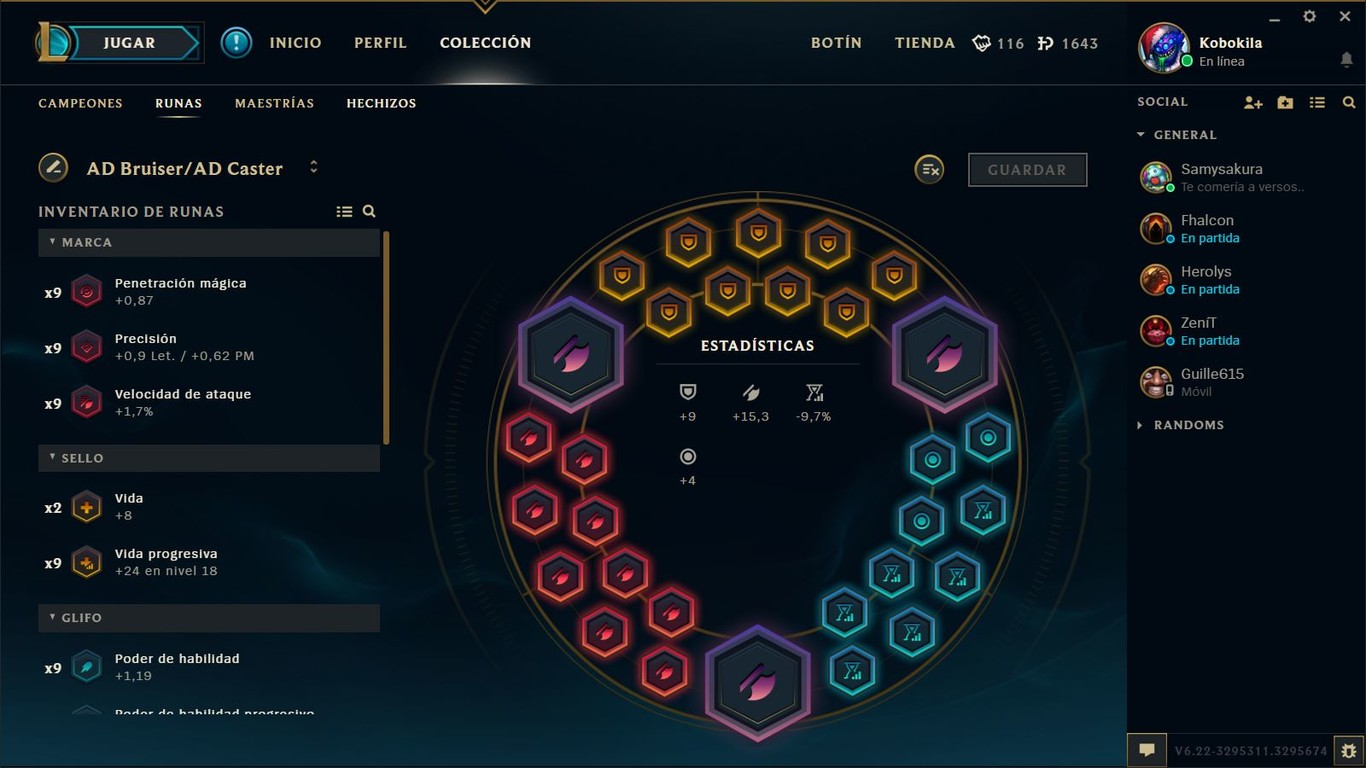The height and width of the screenshot is (768, 1366).
Task: Click the Blue Essence currency icon
Action: click(x=981, y=43)
